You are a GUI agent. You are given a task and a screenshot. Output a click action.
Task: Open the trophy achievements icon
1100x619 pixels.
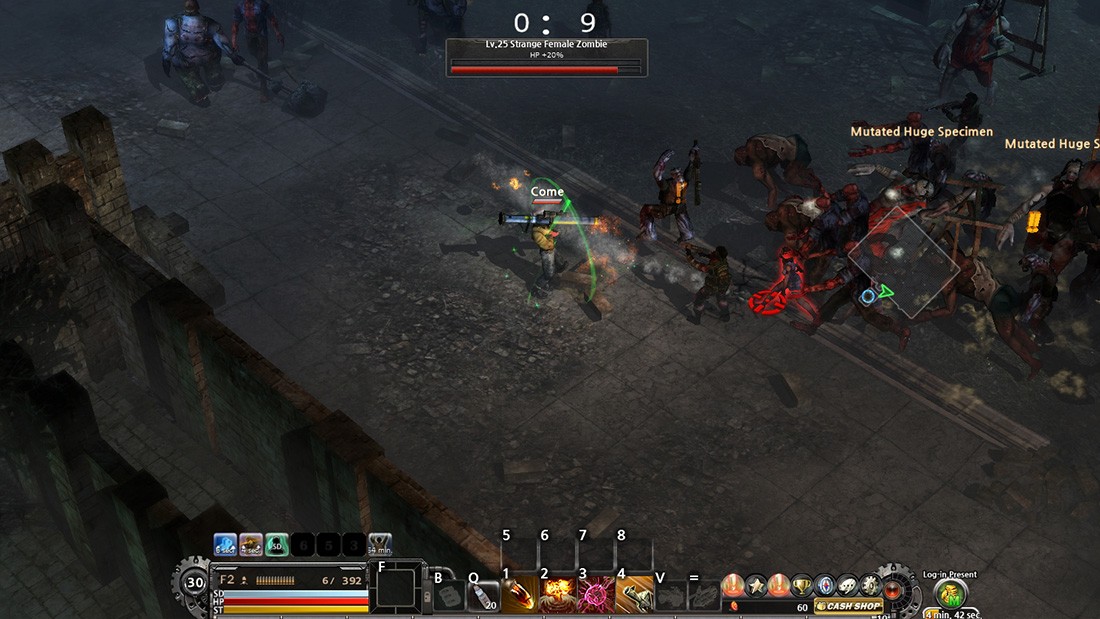(x=802, y=585)
